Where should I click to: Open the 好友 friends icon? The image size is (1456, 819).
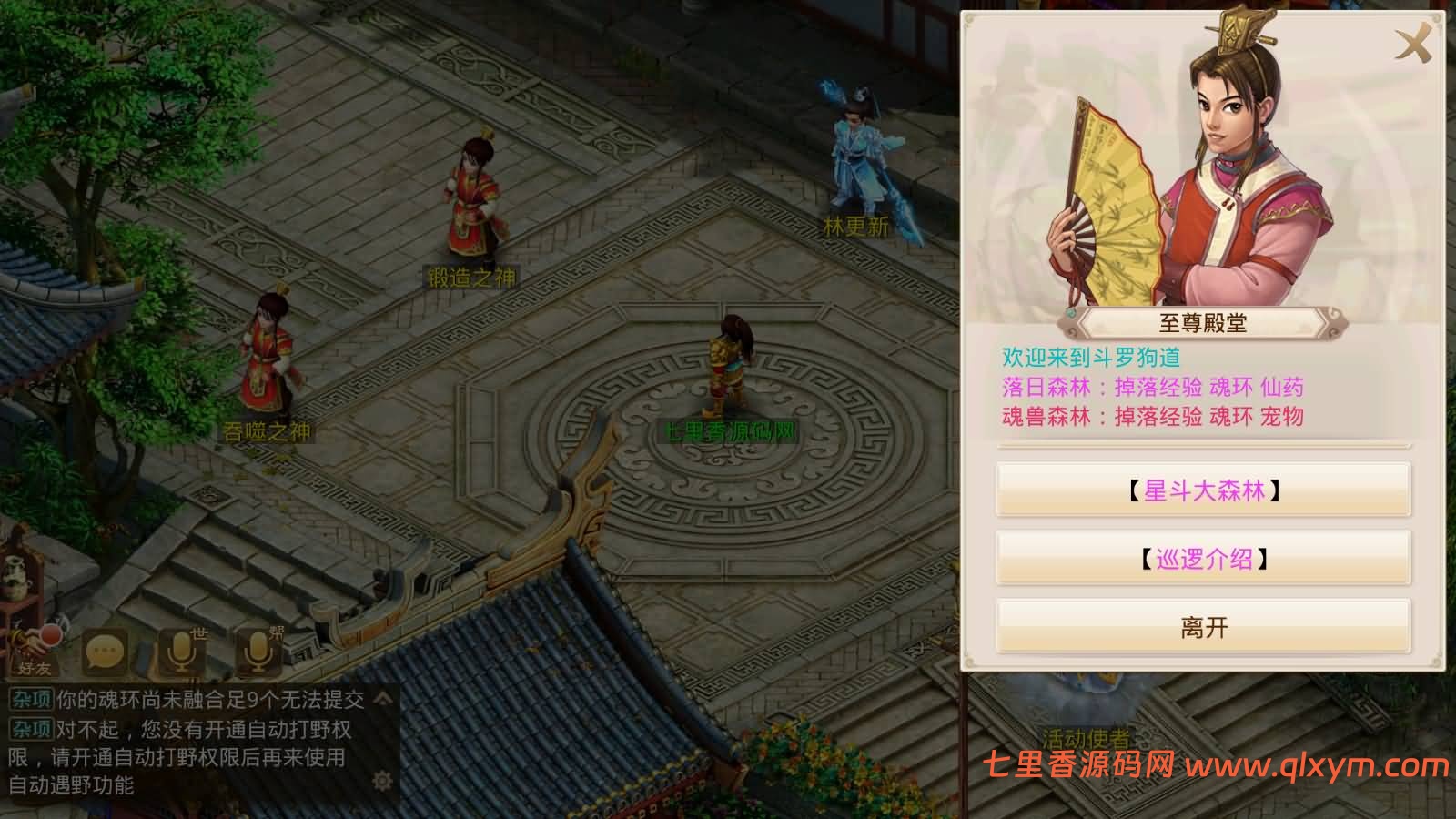[x=36, y=650]
